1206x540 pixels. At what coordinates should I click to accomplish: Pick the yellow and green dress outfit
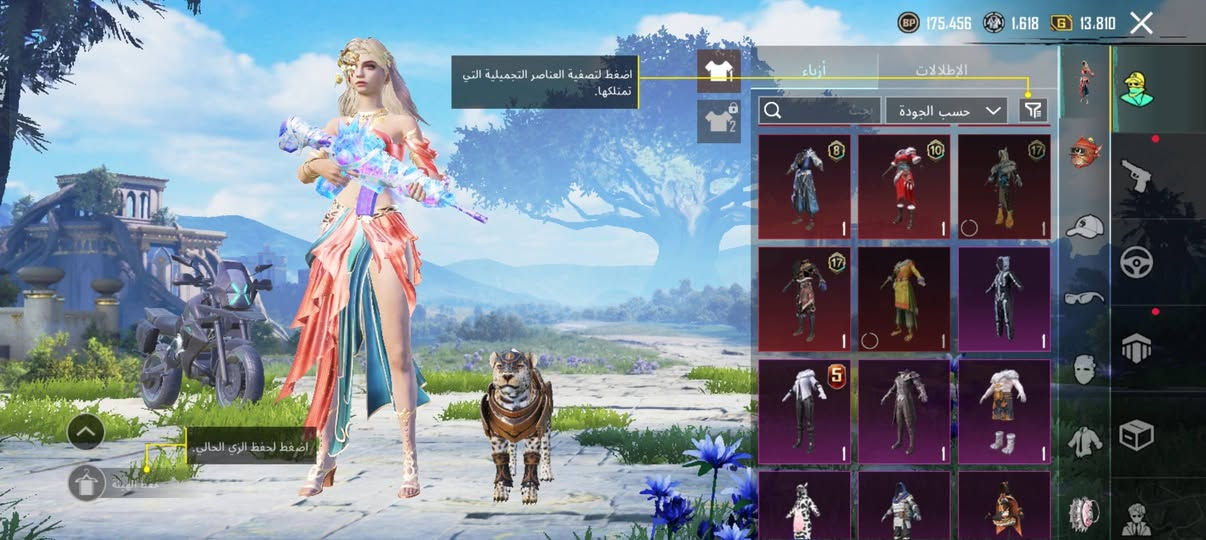click(x=904, y=299)
